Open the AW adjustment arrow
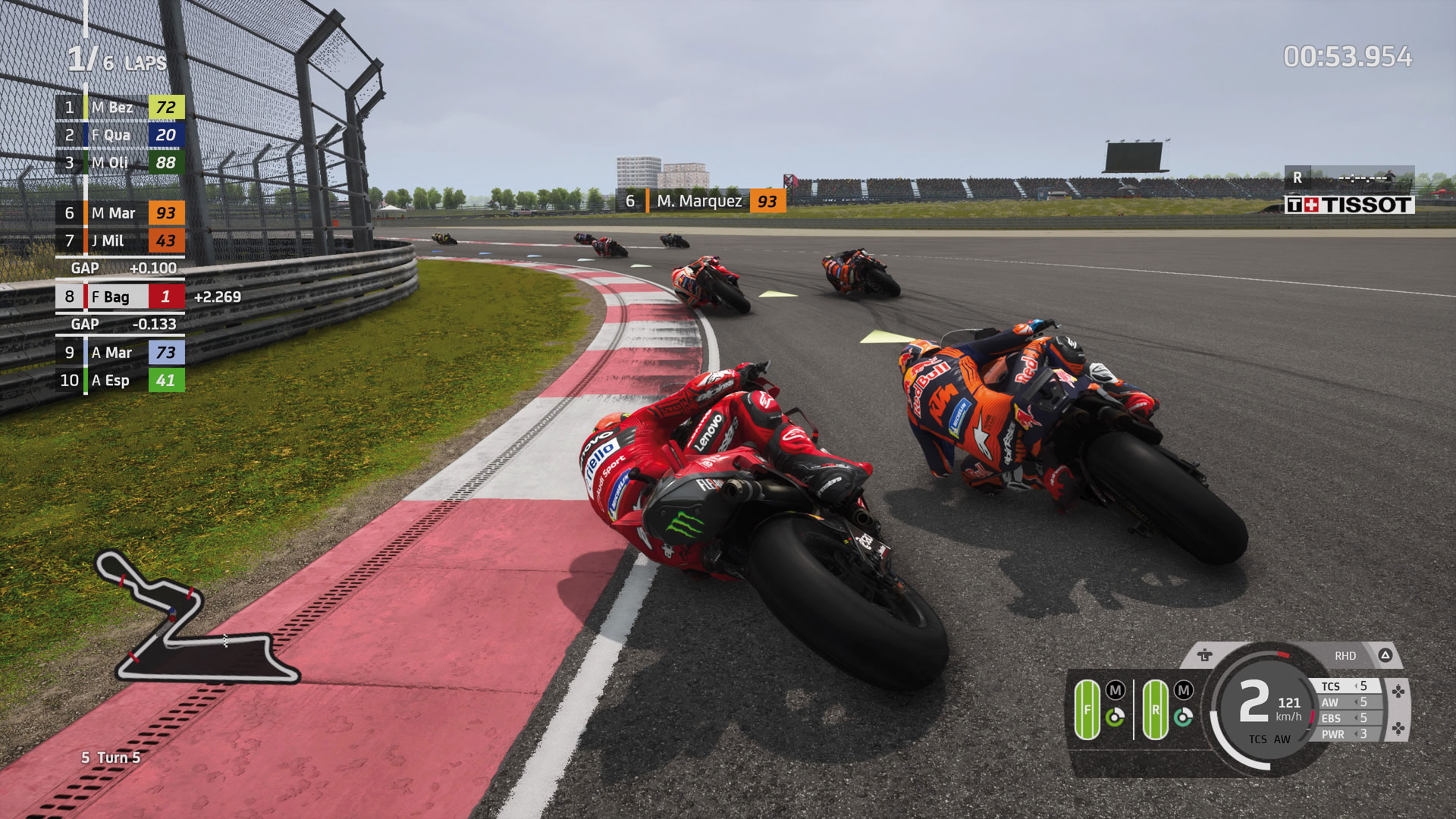This screenshot has width=1456, height=819. point(1356,703)
